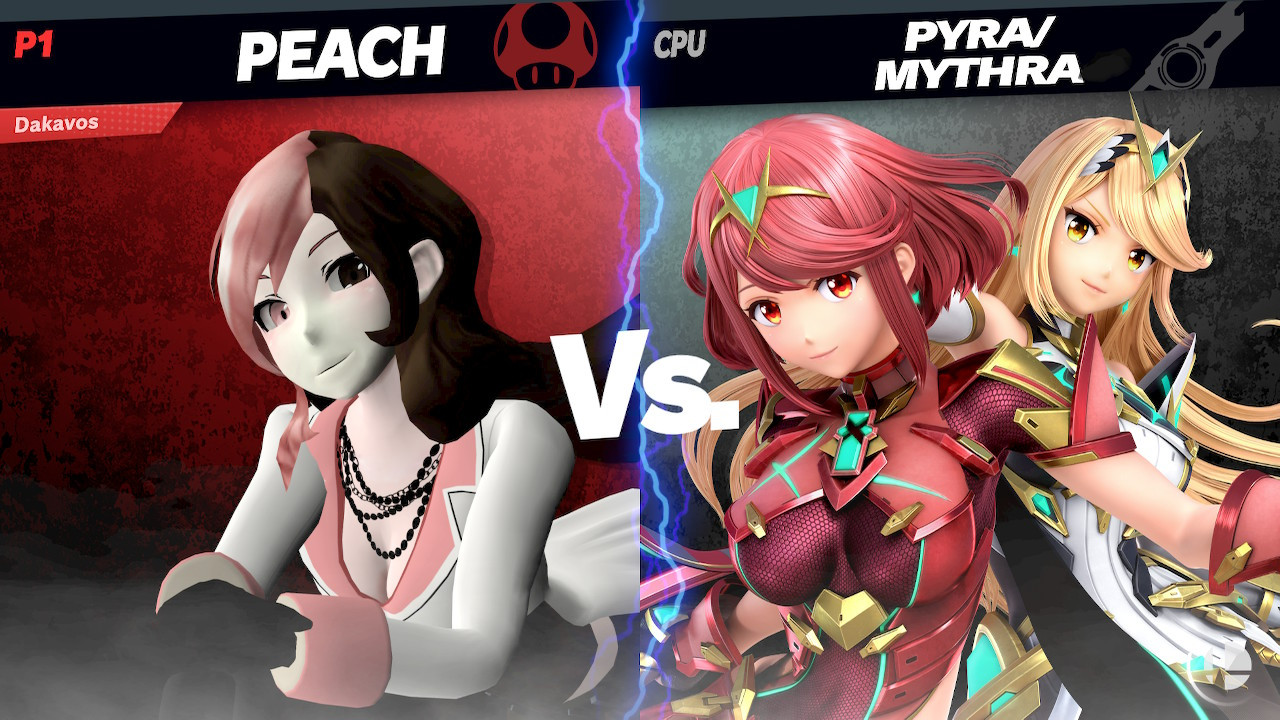Toggle the Dakavos player tag visibility
1280x720 pixels.
point(60,125)
